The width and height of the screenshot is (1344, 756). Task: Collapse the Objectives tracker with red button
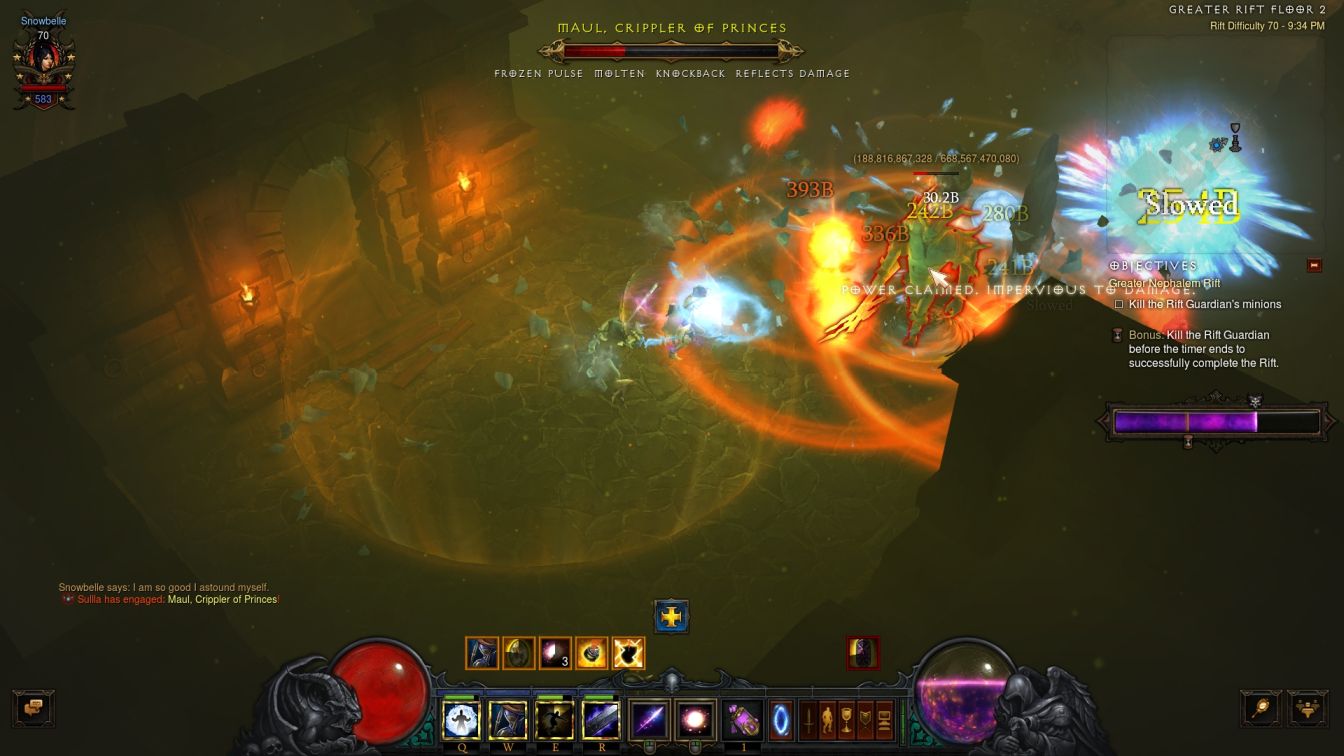pyautogui.click(x=1314, y=265)
